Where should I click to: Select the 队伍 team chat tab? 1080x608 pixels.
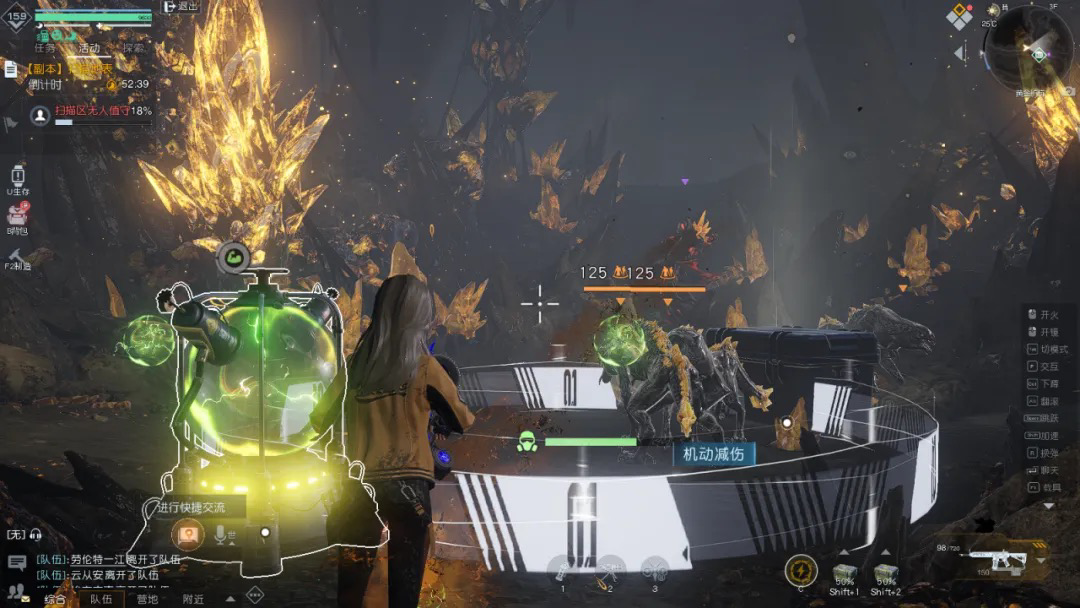tap(101, 599)
